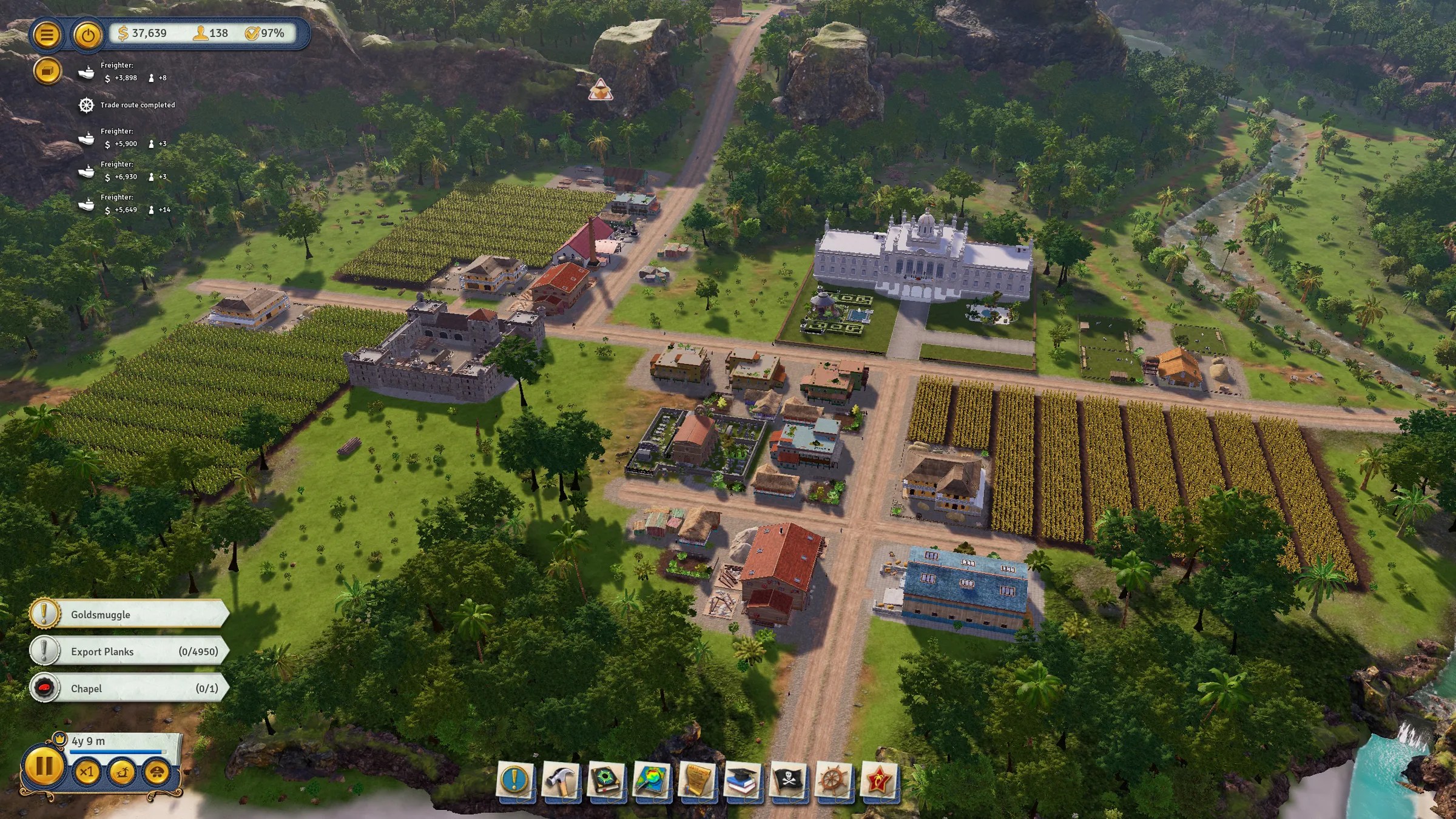Screen dimensions: 1456x819
Task: Open the hamburger main menu
Action: (x=47, y=35)
